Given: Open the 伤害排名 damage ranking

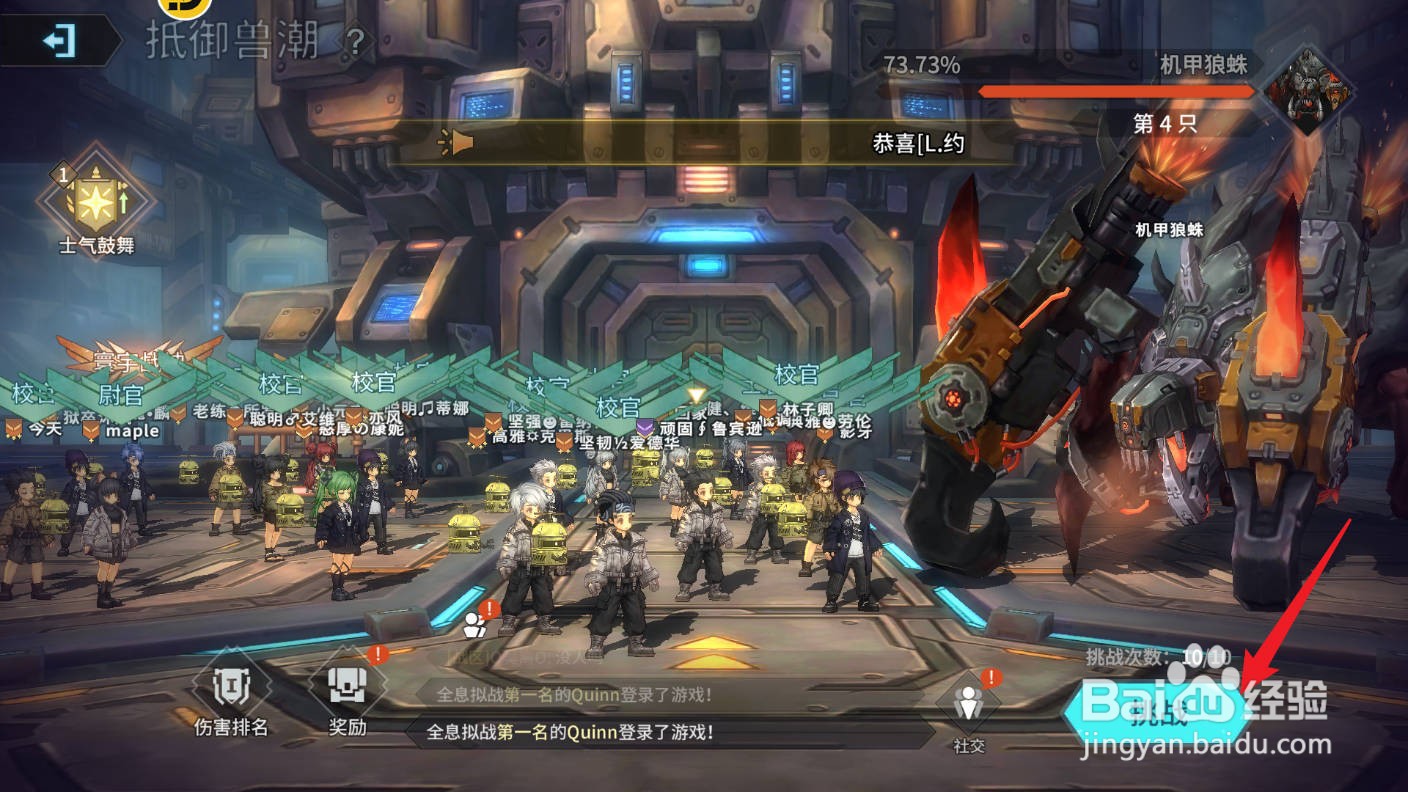Looking at the screenshot, I should tap(231, 689).
